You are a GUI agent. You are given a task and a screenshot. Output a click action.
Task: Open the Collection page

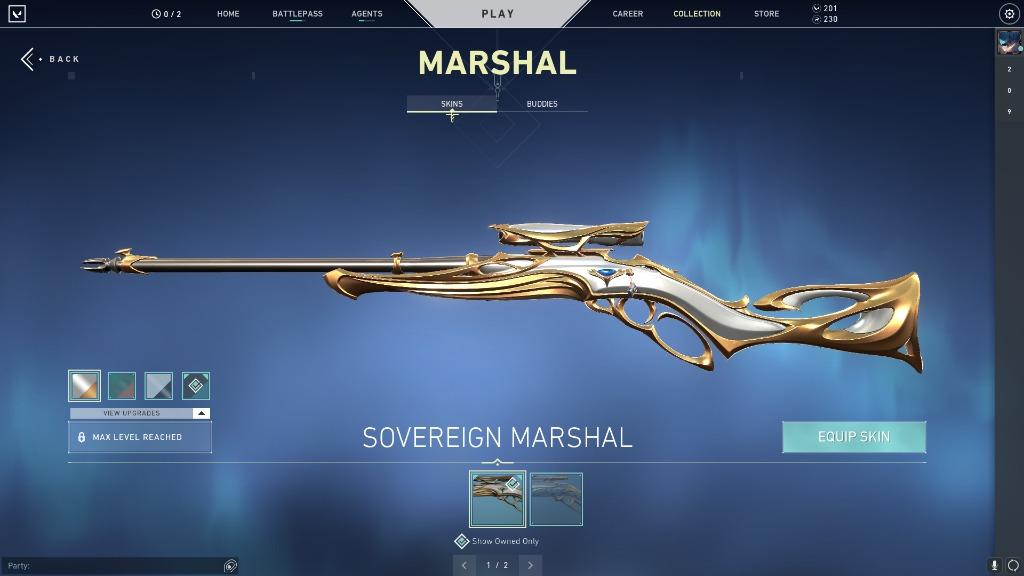click(697, 14)
